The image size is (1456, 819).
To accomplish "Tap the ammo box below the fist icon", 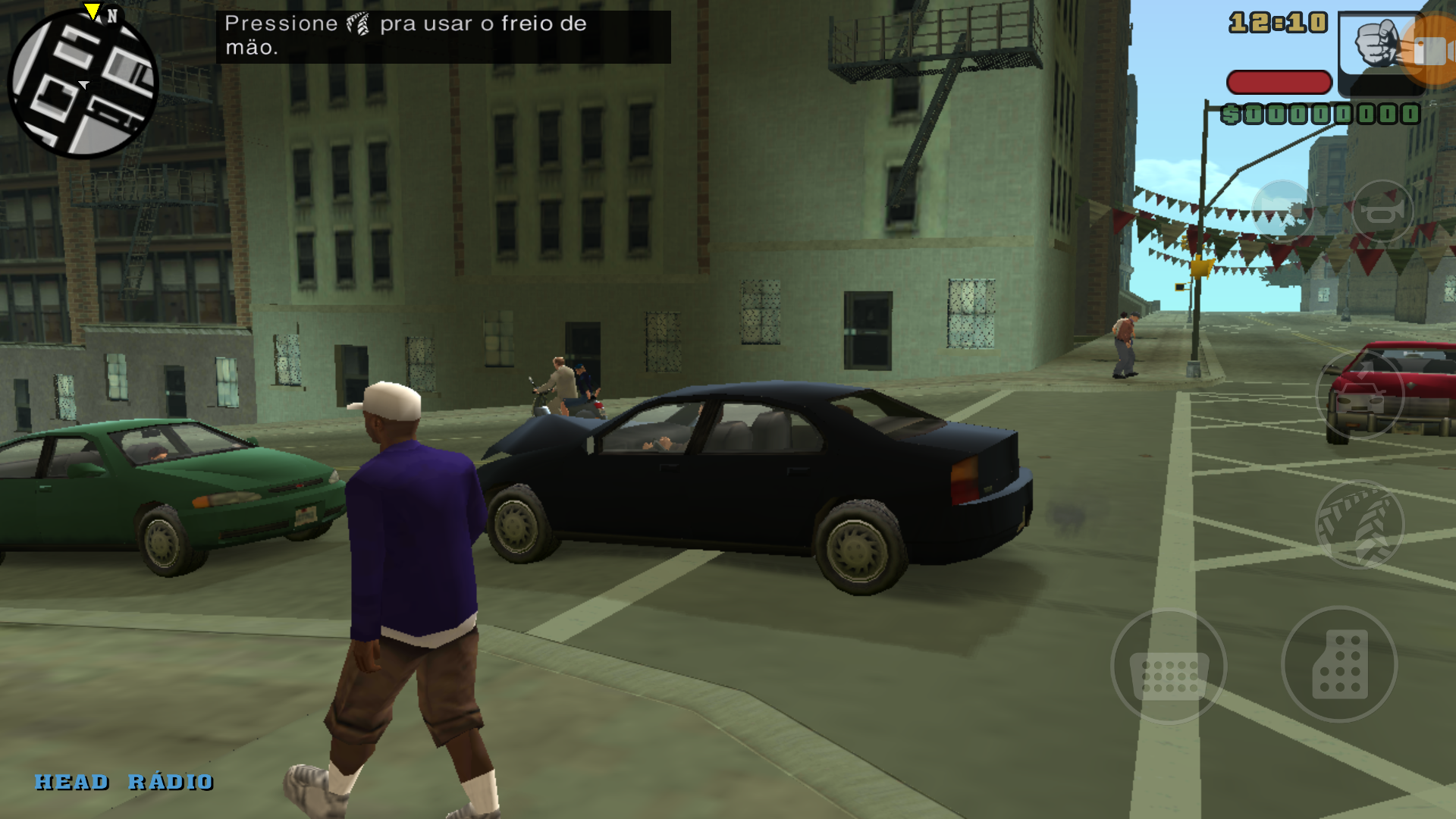I will tap(1384, 84).
